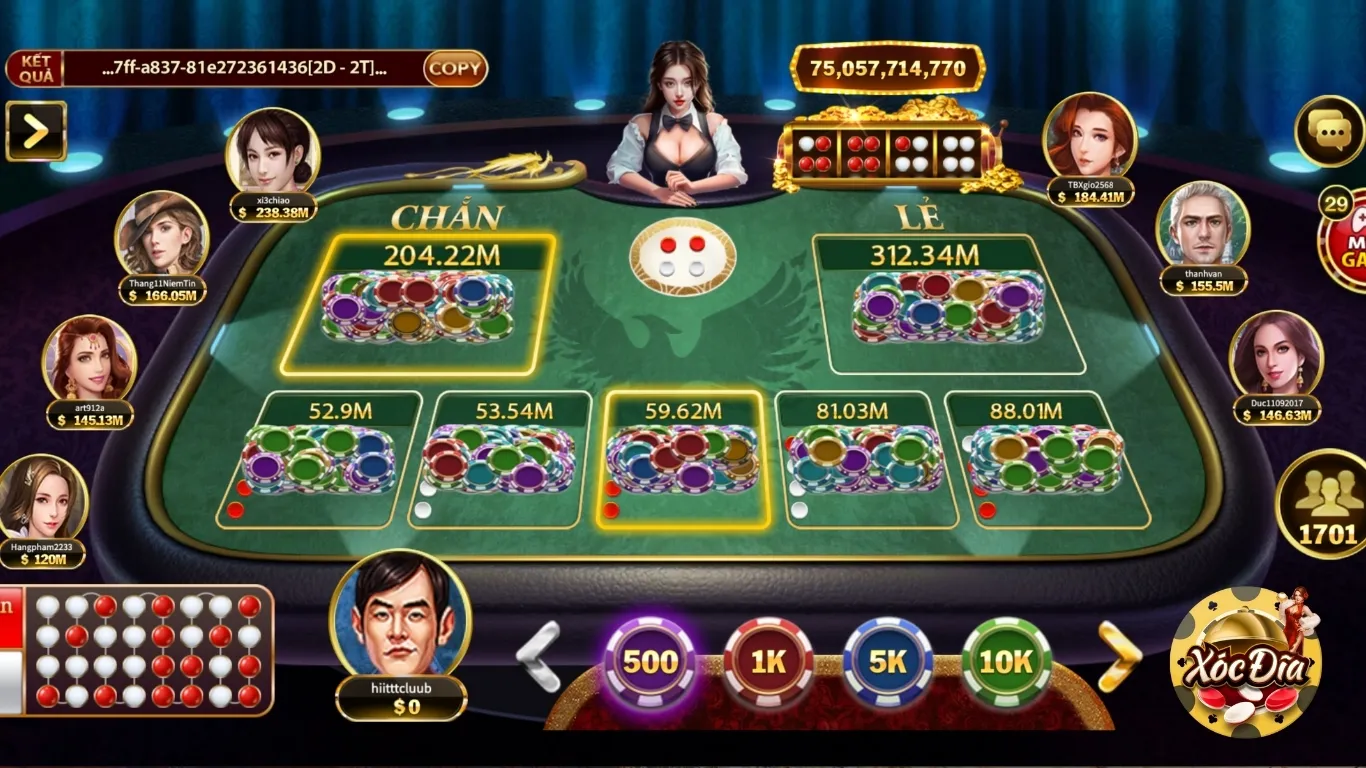This screenshot has height=768, width=1366.
Task: Show higher chip values with right arrow
Action: click(1119, 656)
